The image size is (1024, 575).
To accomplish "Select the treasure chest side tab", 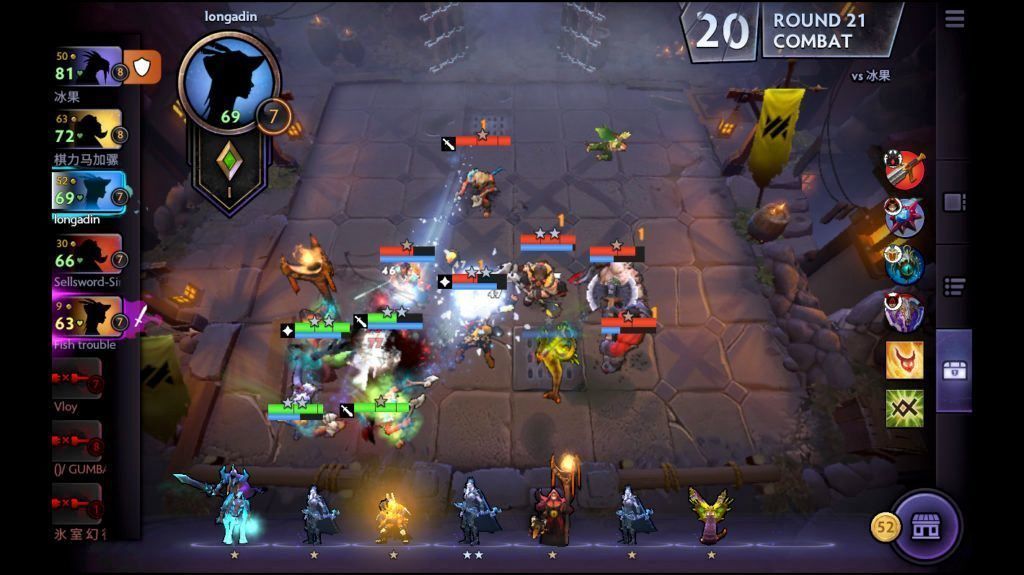I will (x=955, y=370).
